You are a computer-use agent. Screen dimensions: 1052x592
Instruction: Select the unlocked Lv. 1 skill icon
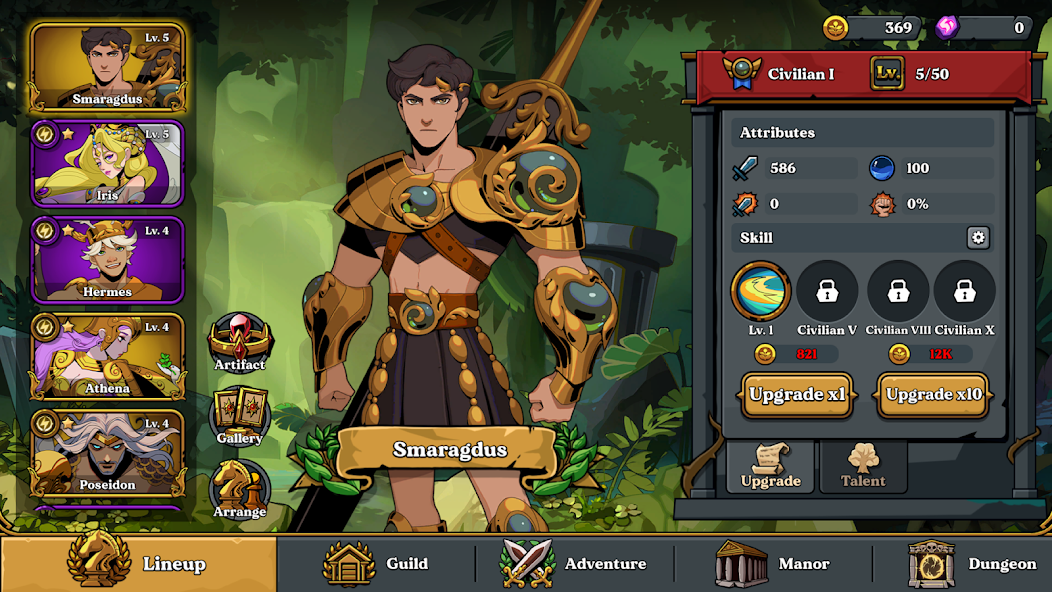[761, 291]
